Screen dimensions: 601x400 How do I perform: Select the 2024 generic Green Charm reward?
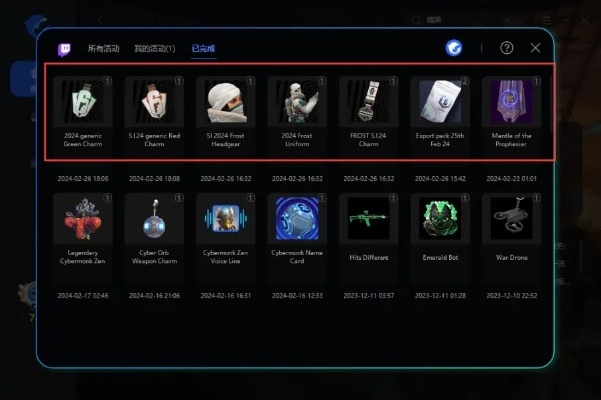pyautogui.click(x=83, y=102)
